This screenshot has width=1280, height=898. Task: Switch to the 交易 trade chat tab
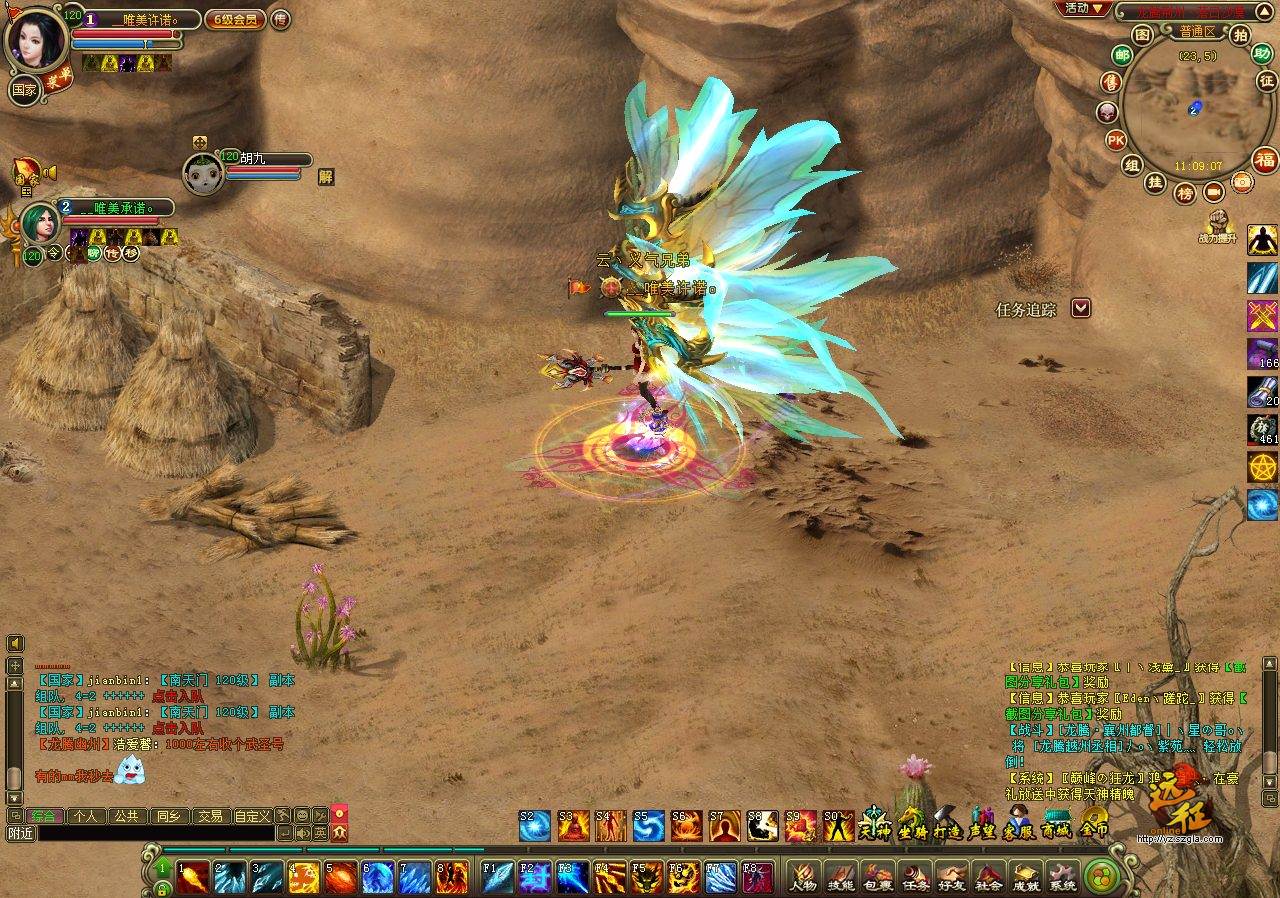(x=209, y=816)
